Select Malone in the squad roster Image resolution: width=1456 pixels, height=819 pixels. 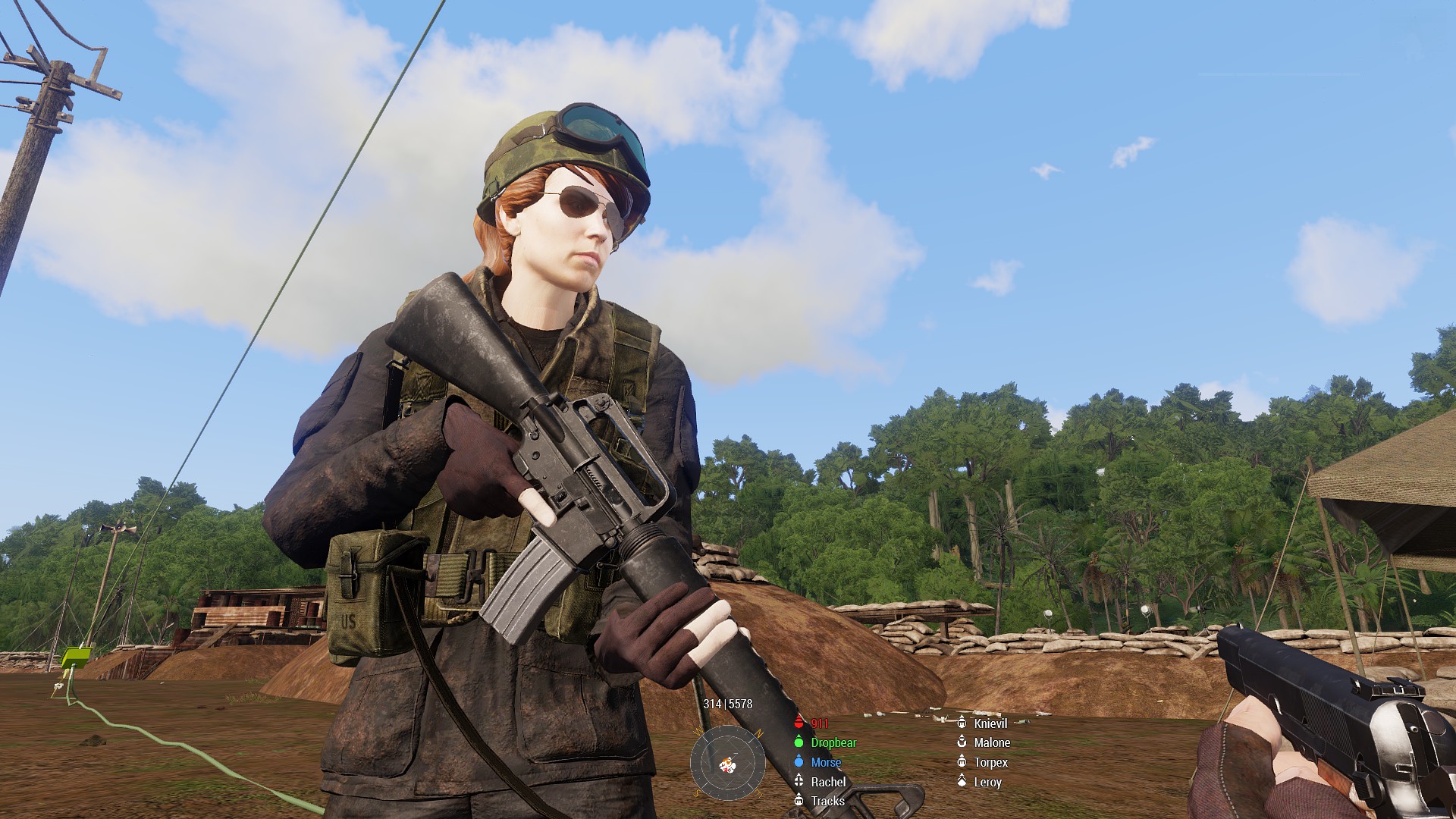click(991, 743)
